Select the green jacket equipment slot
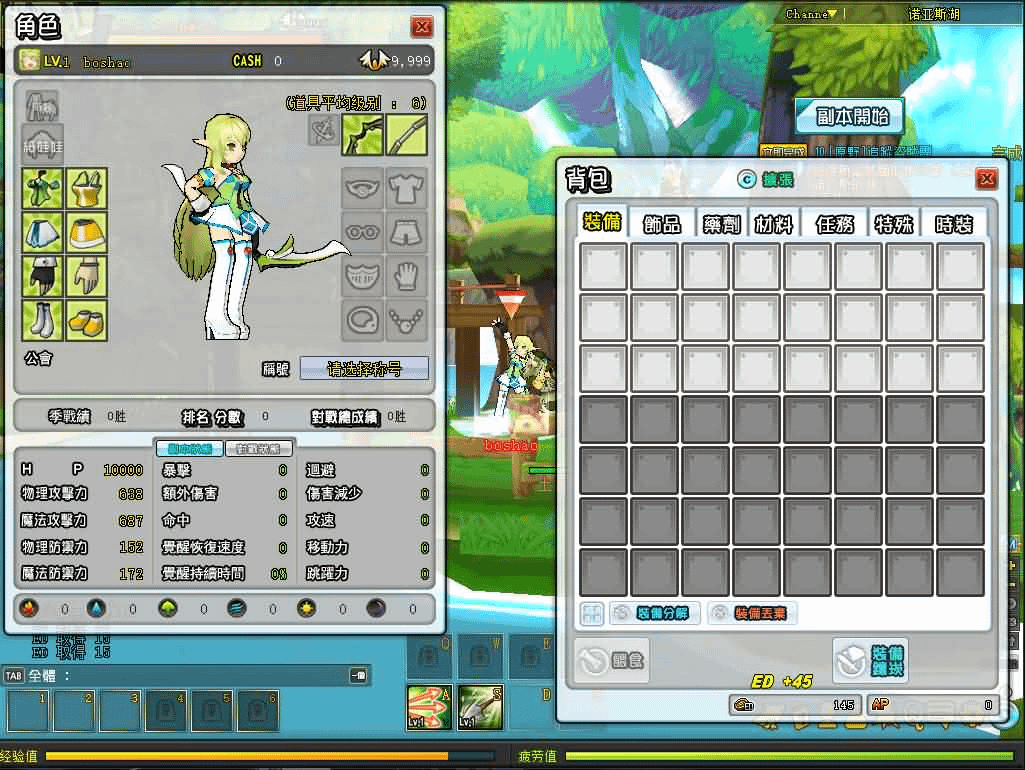Viewport: 1025px width, 770px height. pos(43,188)
